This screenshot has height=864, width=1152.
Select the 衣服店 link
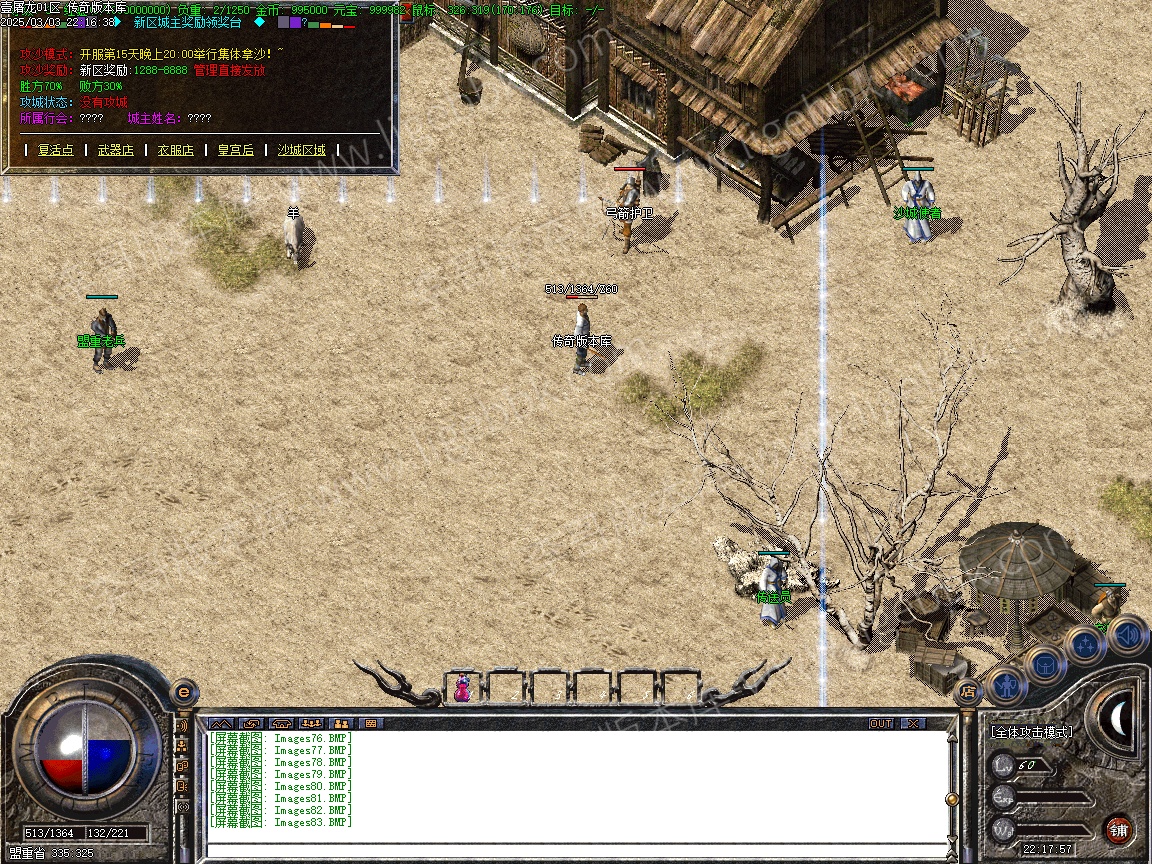175,150
